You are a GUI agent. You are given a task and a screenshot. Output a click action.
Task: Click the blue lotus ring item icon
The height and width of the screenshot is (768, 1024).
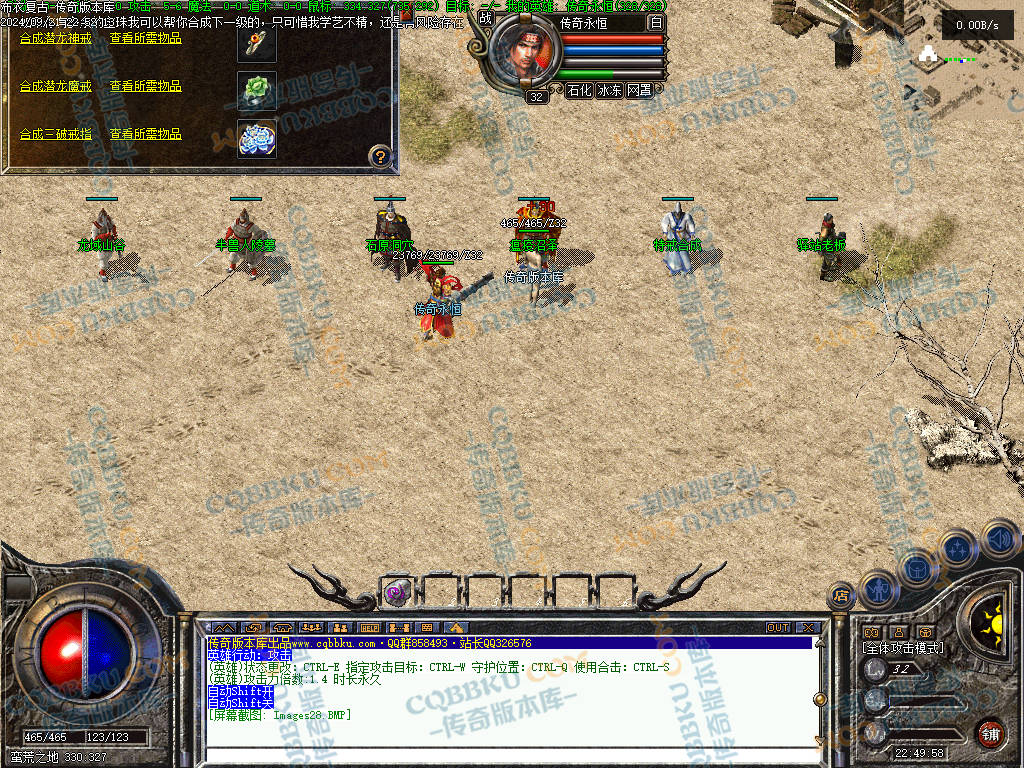[257, 138]
